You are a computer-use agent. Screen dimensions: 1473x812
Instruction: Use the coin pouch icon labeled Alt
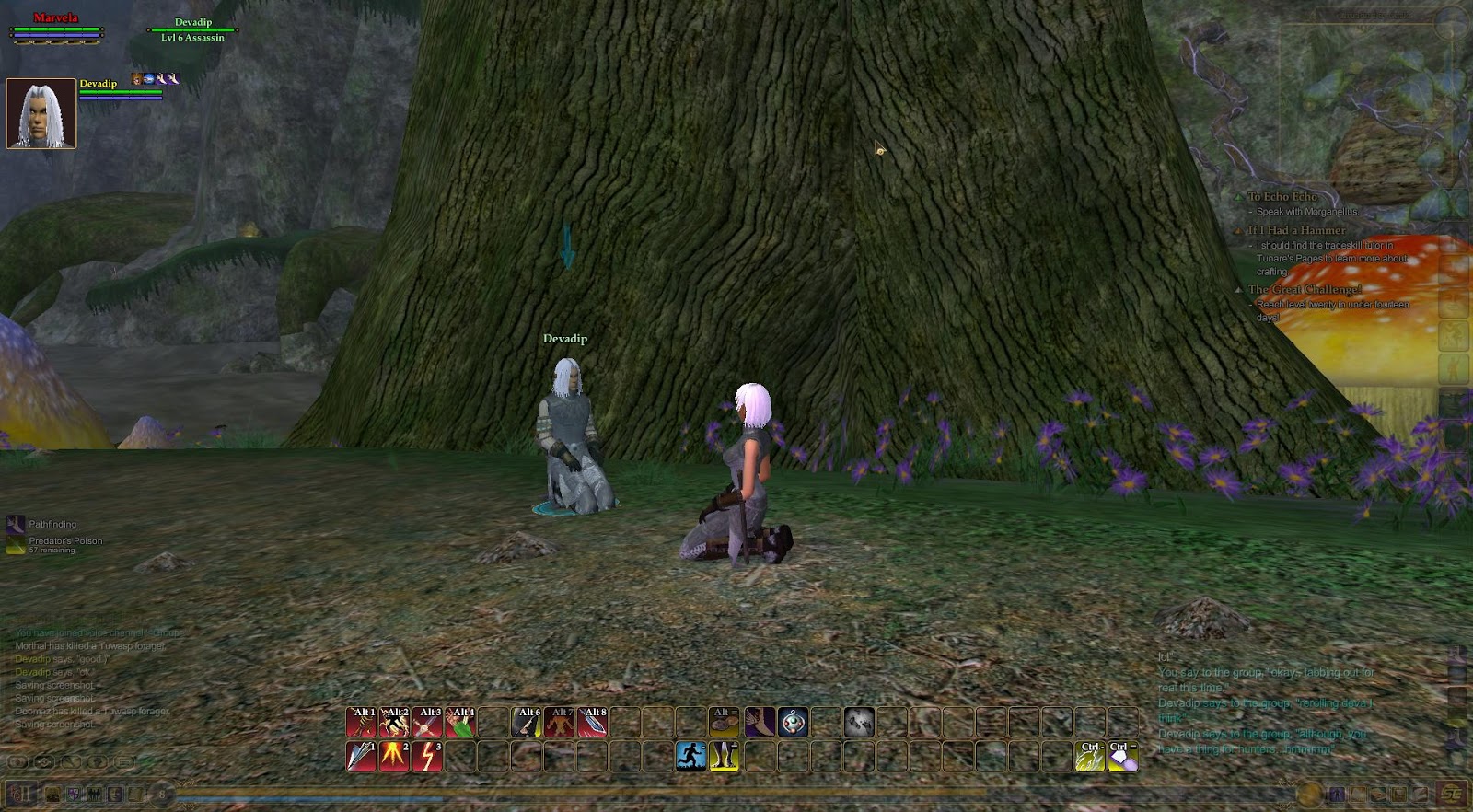click(724, 721)
